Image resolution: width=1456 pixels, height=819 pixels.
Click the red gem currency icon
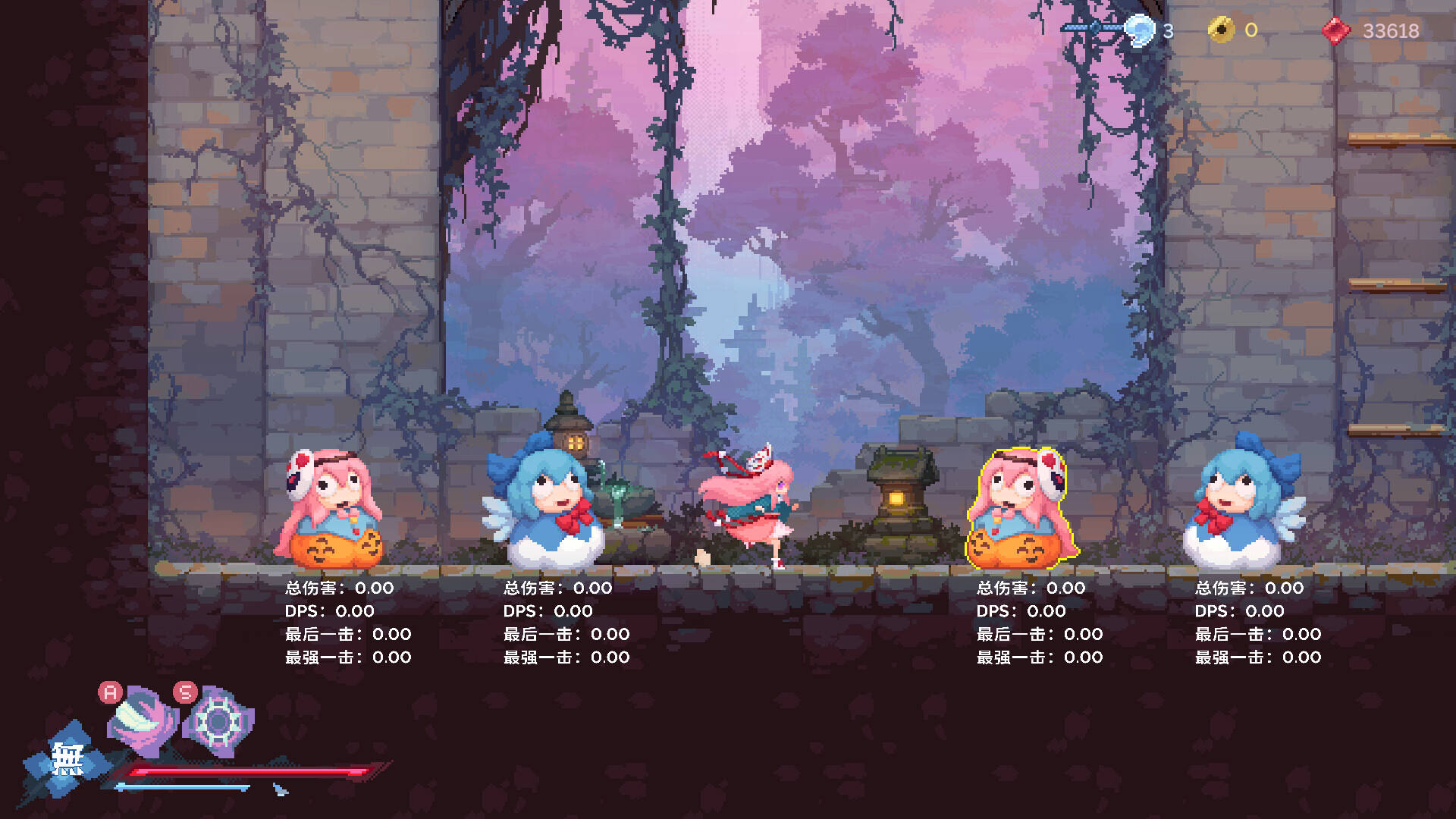click(1336, 31)
